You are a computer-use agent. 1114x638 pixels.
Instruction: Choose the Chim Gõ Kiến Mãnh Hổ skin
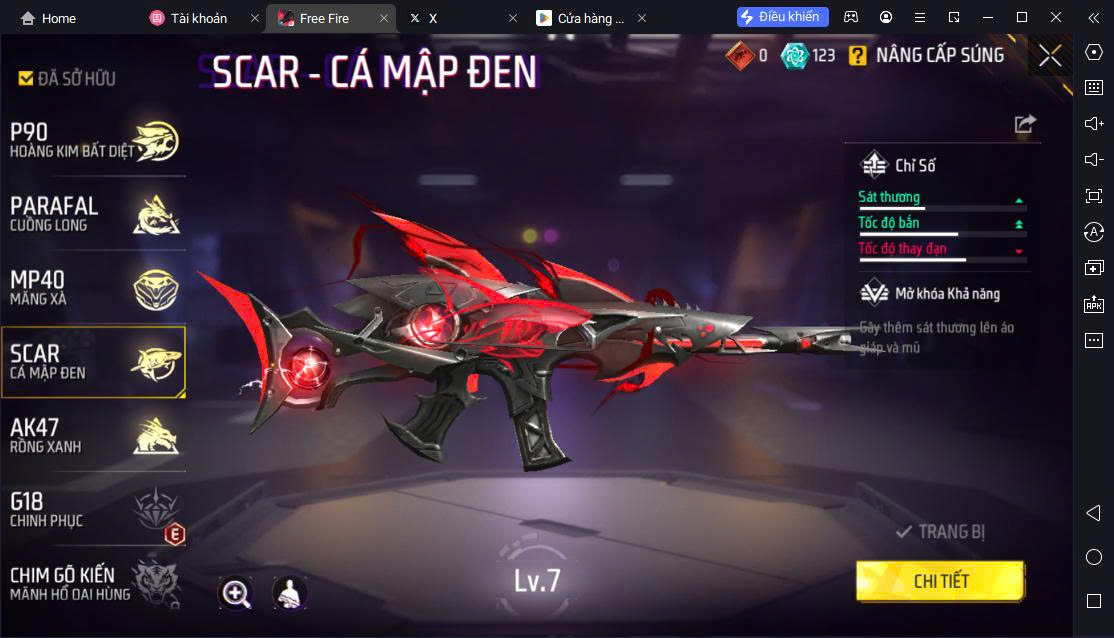[93, 583]
